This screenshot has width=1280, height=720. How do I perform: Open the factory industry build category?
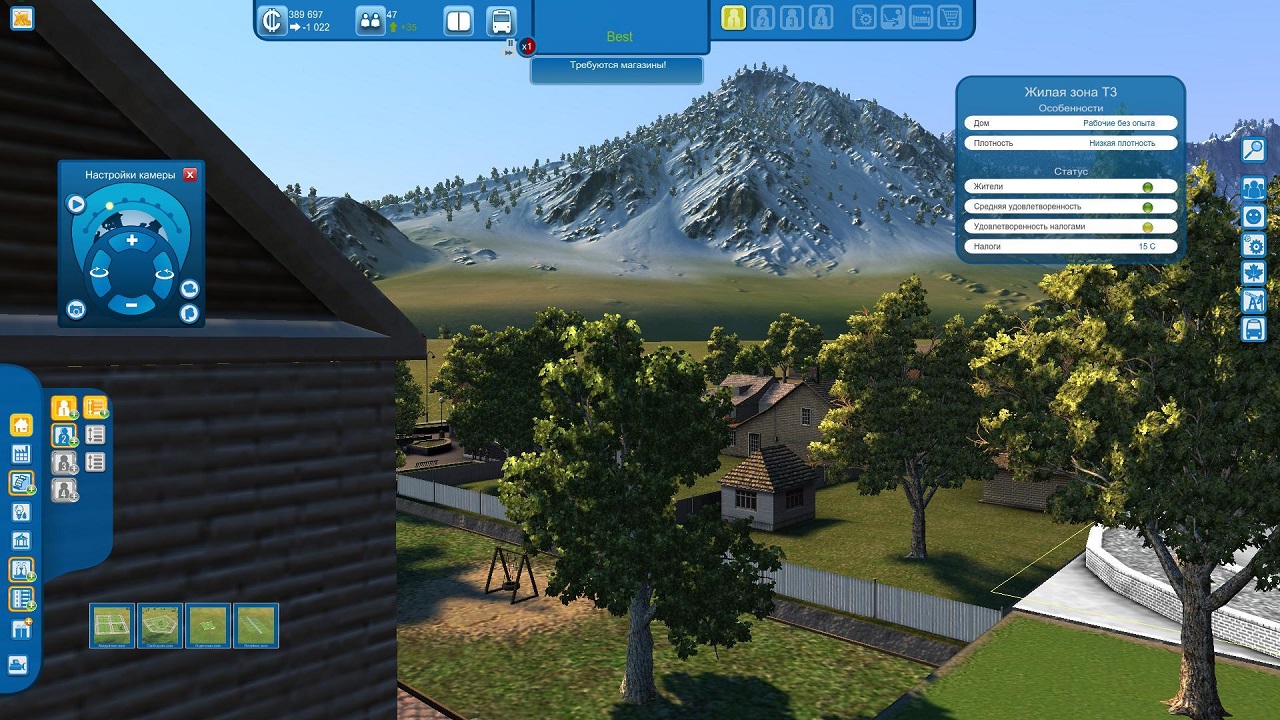pos(20,454)
